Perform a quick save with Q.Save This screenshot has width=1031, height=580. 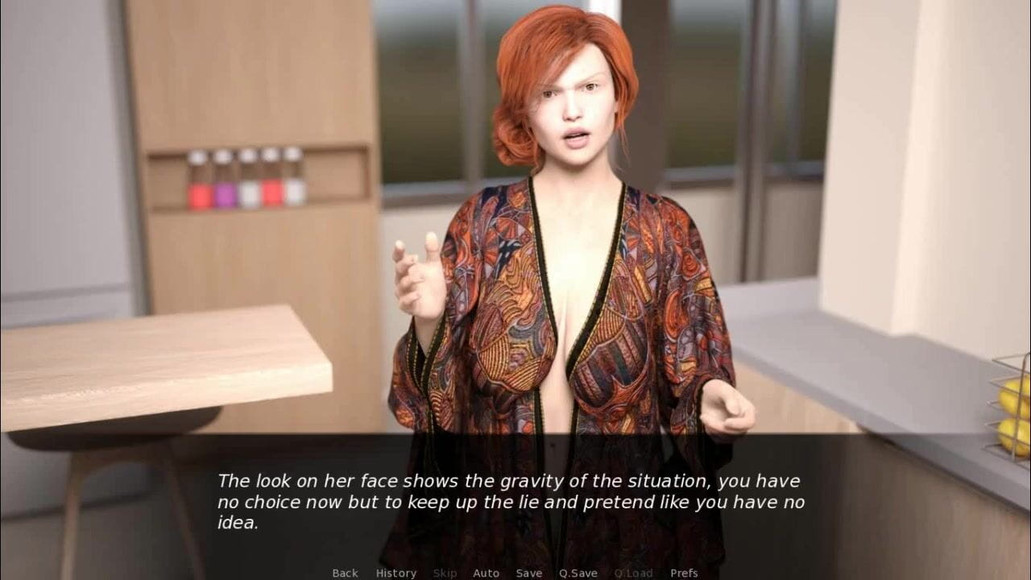[578, 573]
